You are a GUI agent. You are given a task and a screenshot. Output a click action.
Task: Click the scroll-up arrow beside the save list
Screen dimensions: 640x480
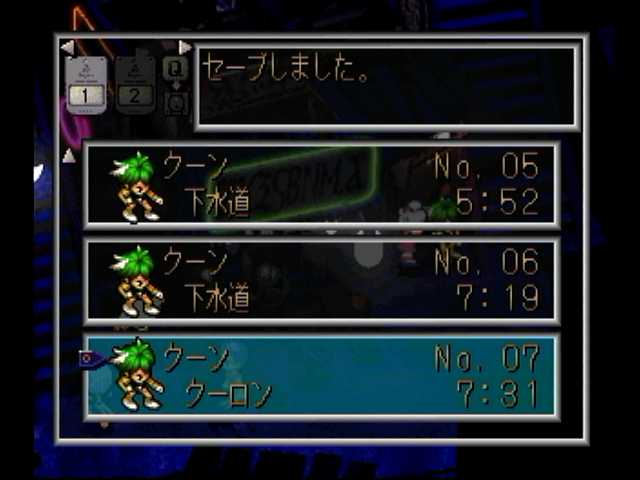pyautogui.click(x=68, y=155)
